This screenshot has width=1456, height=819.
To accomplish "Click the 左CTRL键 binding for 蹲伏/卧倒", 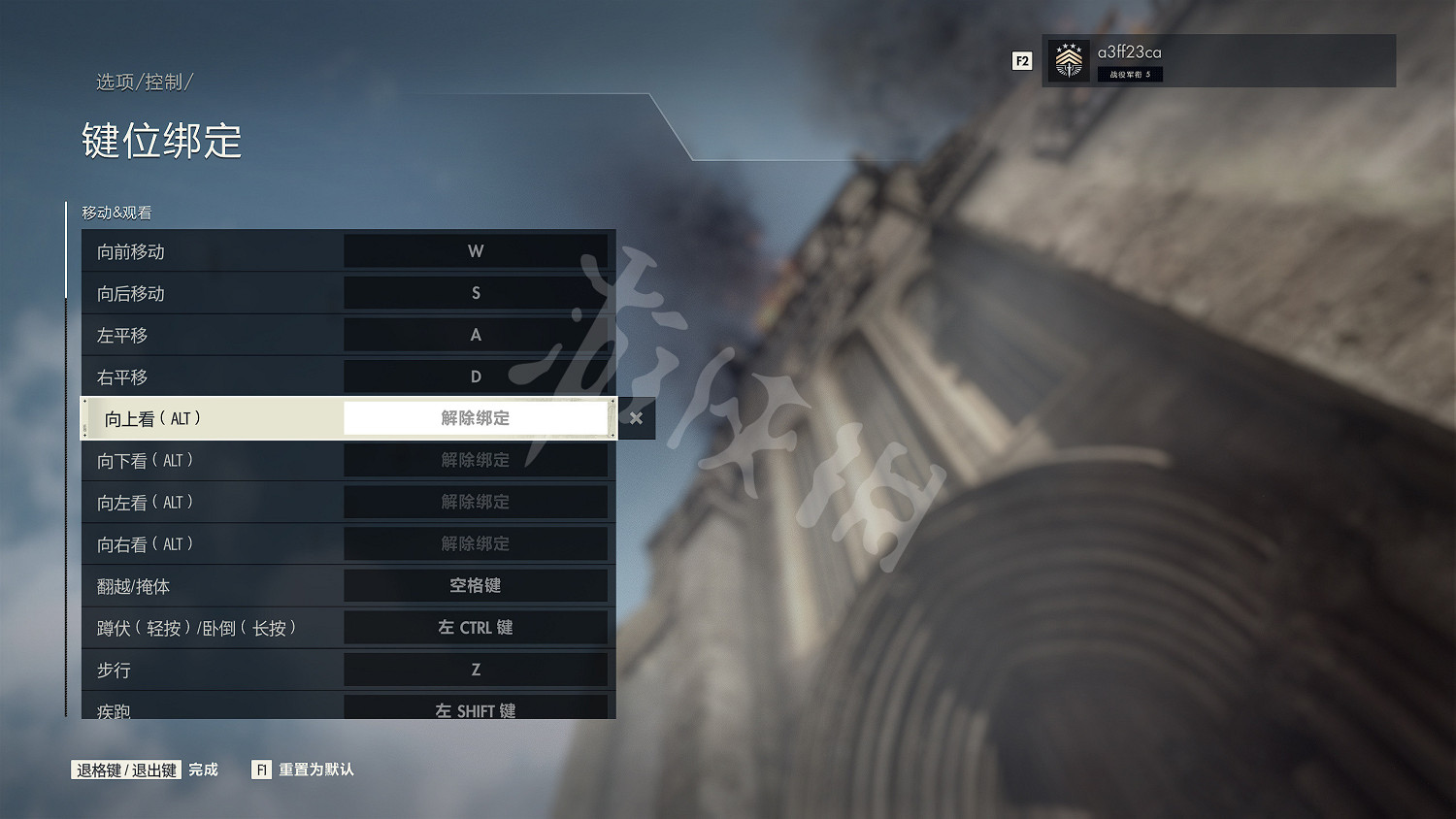I will [476, 627].
